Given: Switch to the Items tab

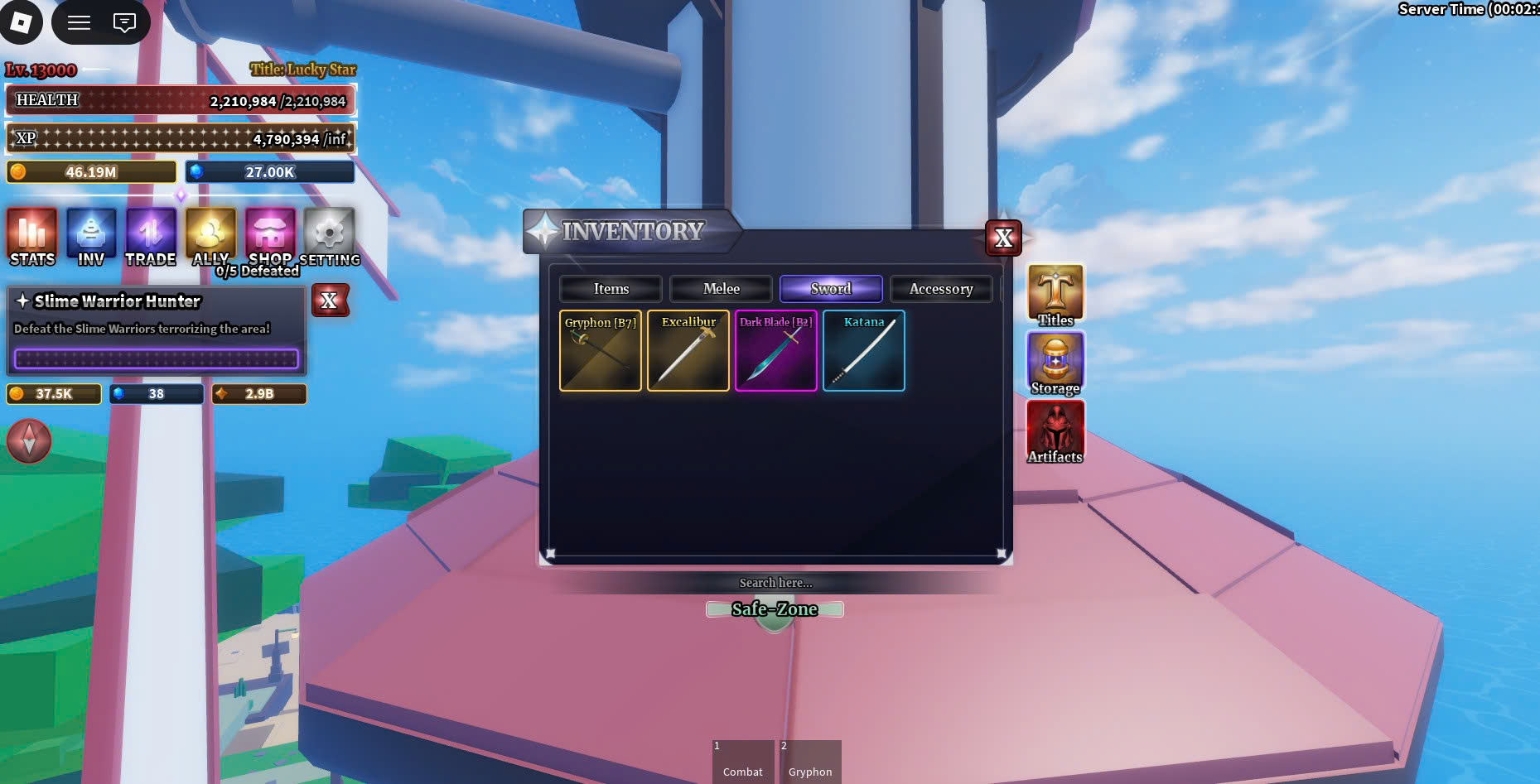Looking at the screenshot, I should [x=611, y=289].
